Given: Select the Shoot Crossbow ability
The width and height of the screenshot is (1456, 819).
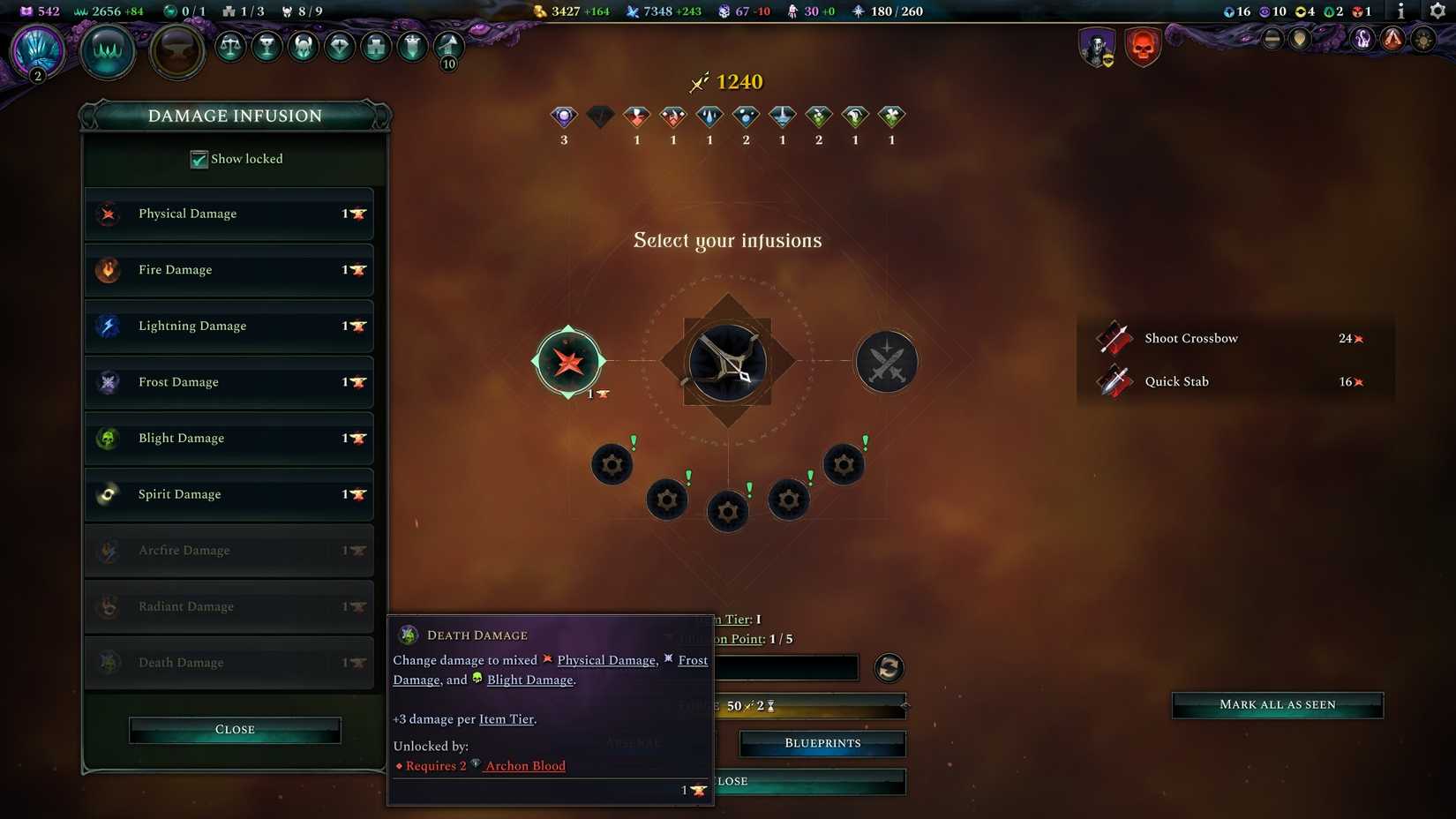Looking at the screenshot, I should 1191,338.
